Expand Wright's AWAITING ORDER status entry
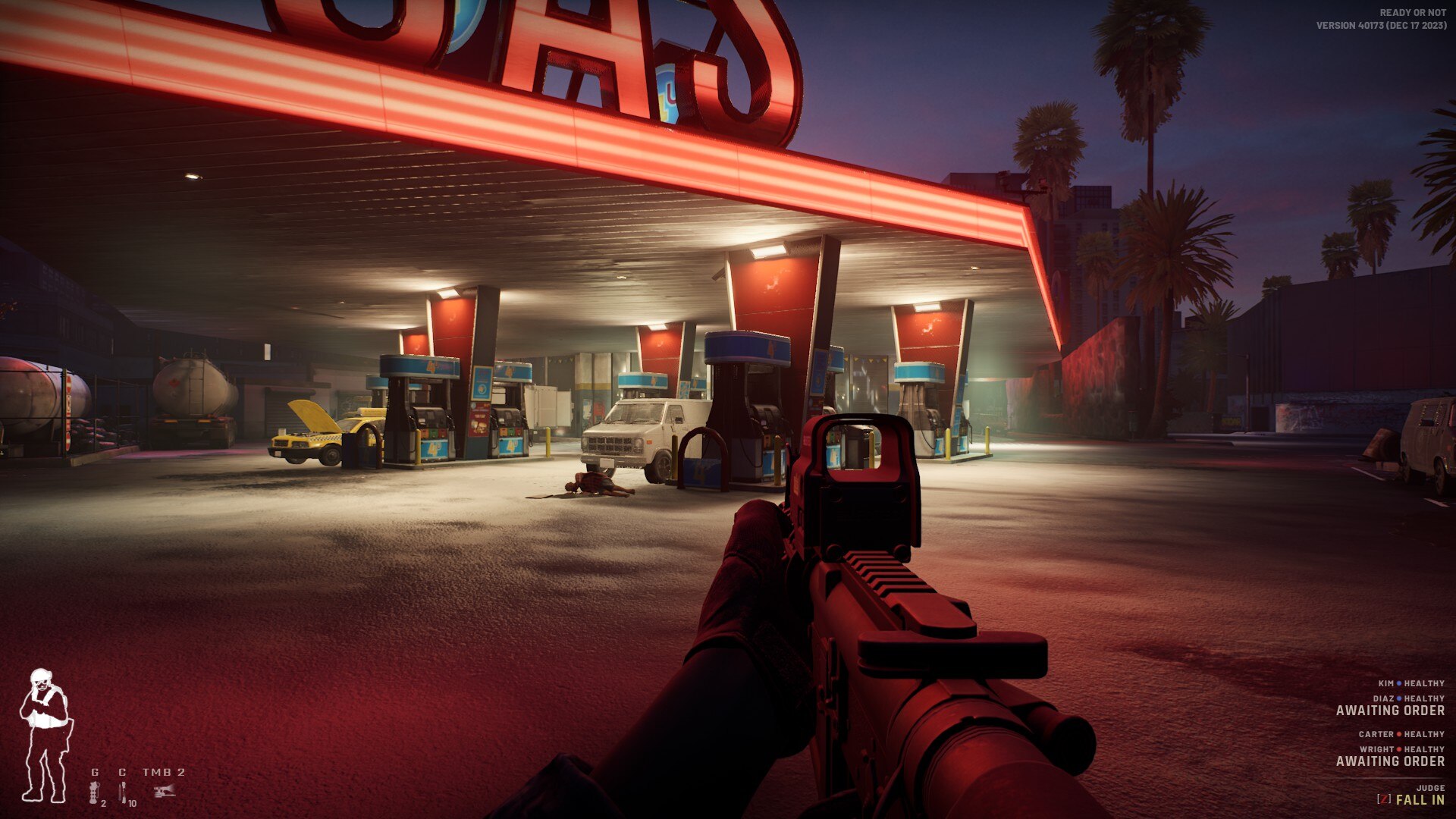 coord(1392,761)
